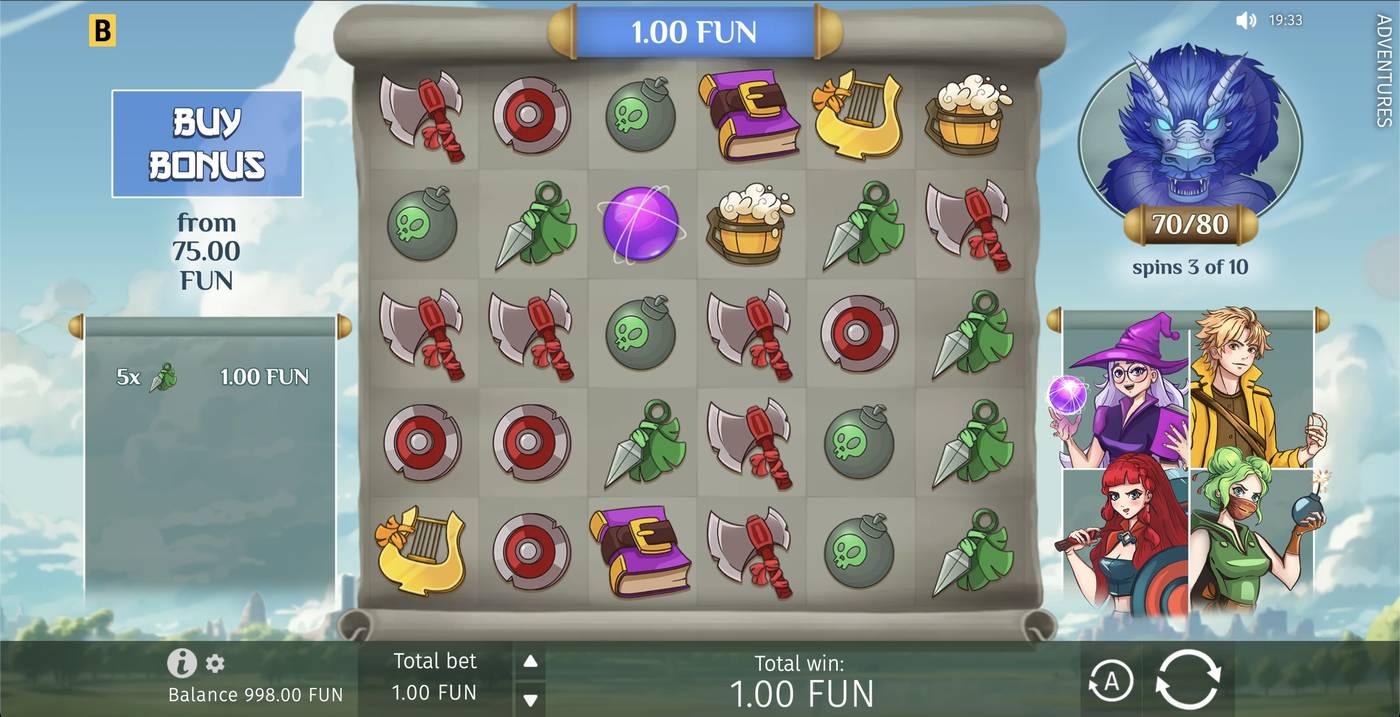This screenshot has width=1400, height=717.
Task: Increase the total bet with the up arrow
Action: (x=531, y=661)
